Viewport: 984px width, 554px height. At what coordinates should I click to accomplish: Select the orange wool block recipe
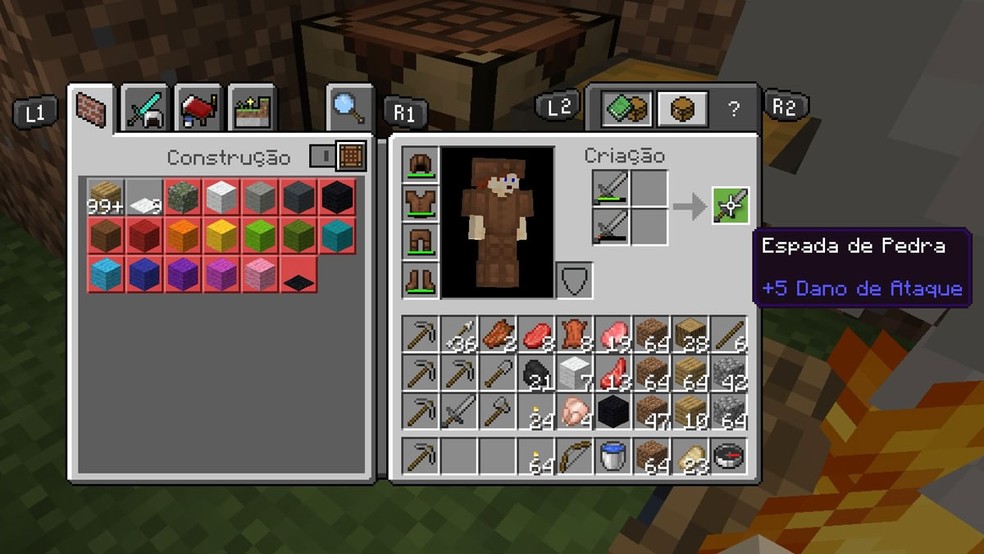pos(183,235)
